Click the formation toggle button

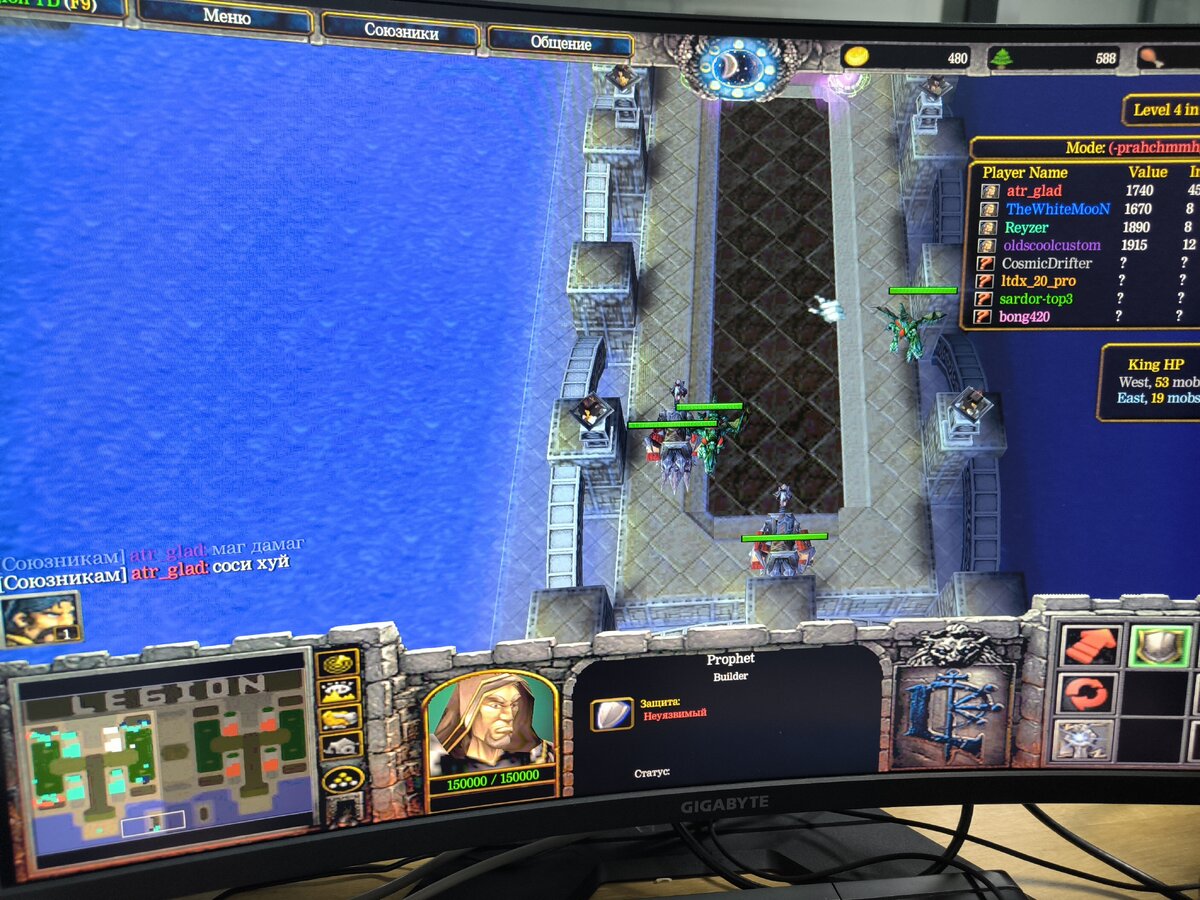point(341,779)
